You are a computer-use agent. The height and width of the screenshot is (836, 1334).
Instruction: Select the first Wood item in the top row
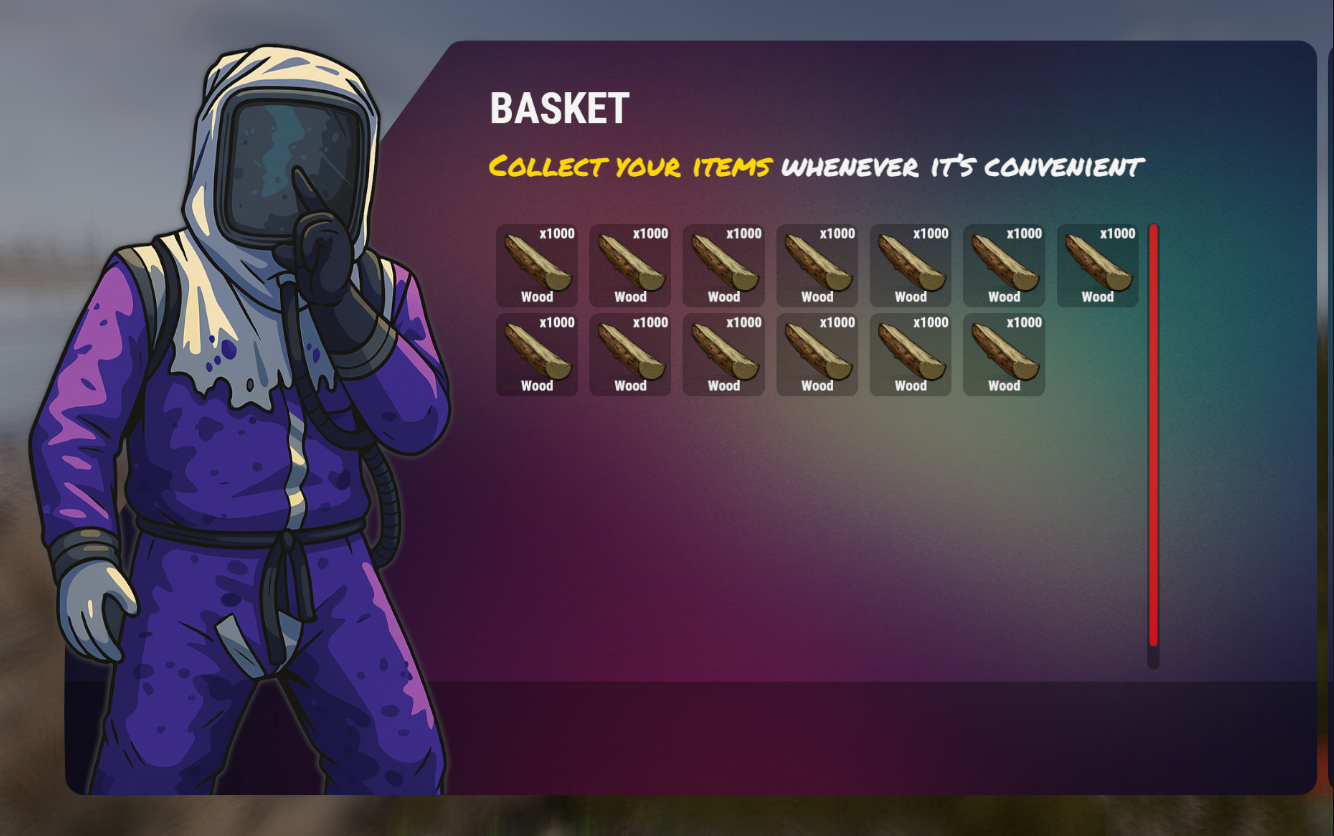(536, 264)
